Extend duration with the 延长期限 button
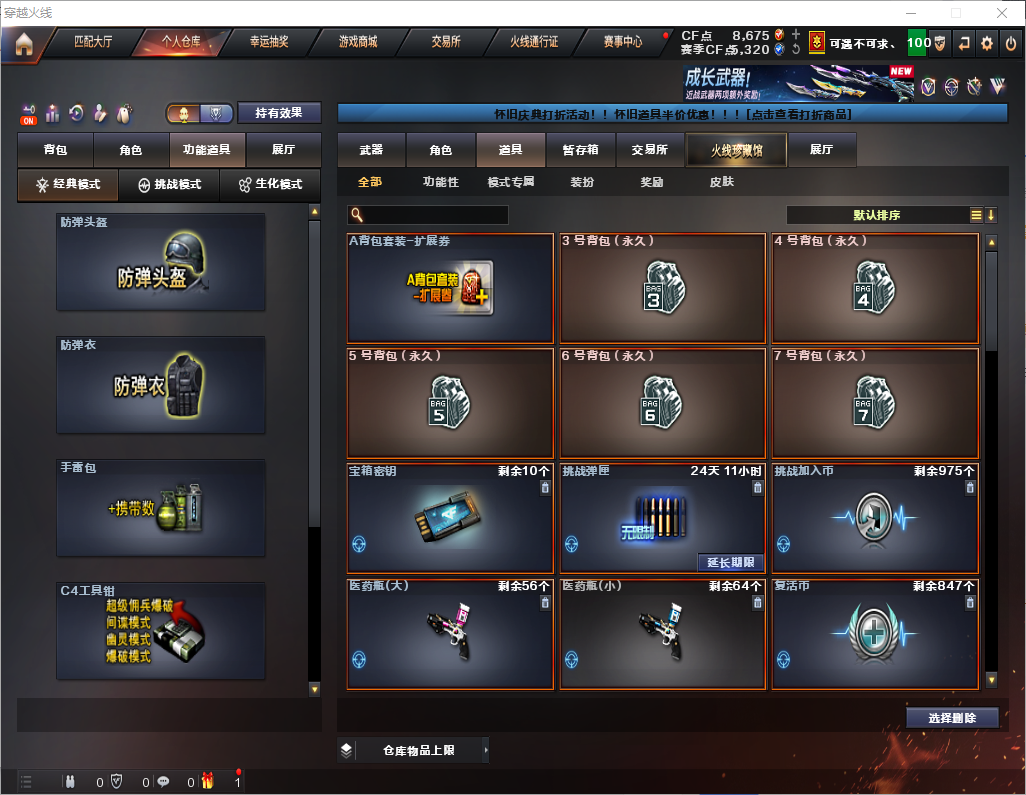Image resolution: width=1026 pixels, height=795 pixels. tap(730, 562)
